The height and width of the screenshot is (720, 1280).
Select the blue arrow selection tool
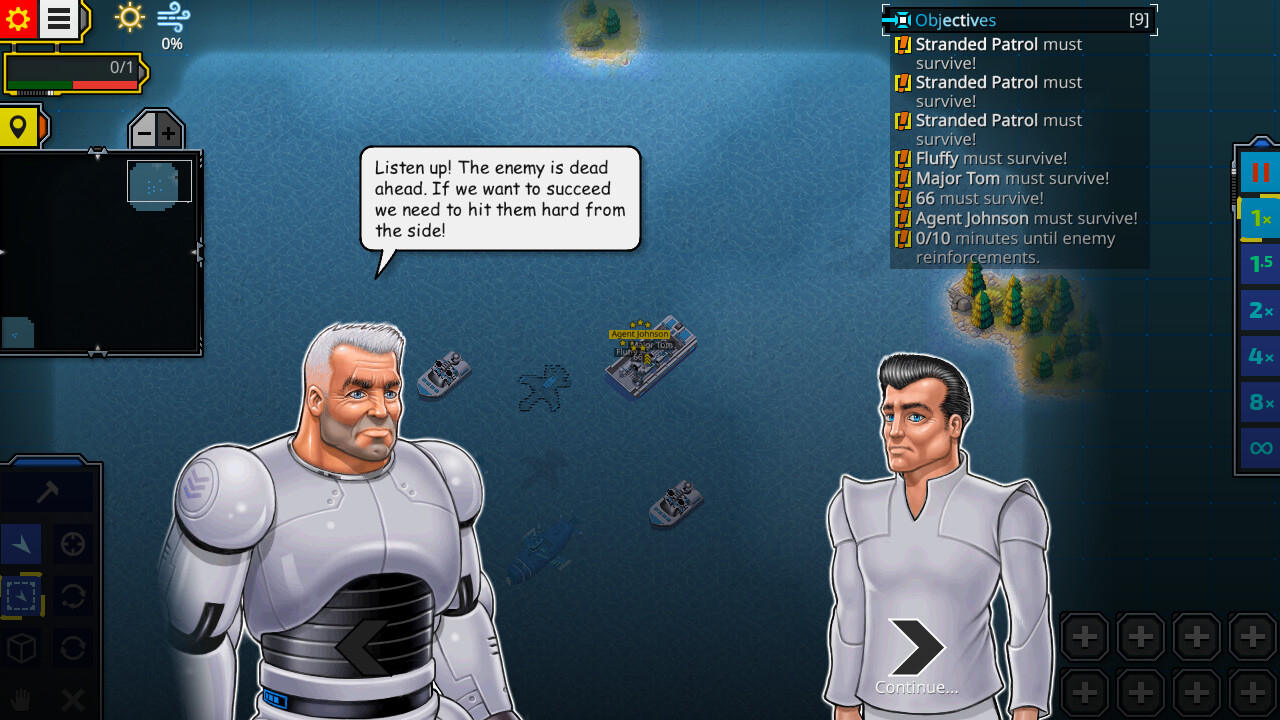pyautogui.click(x=22, y=544)
